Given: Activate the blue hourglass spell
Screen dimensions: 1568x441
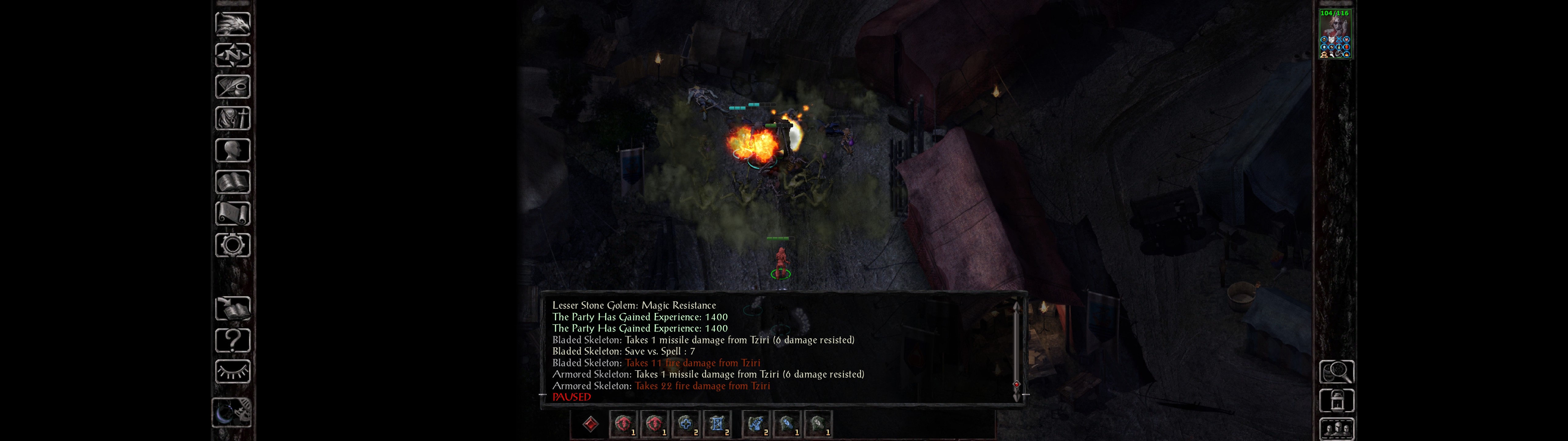Looking at the screenshot, I should click(x=717, y=424).
